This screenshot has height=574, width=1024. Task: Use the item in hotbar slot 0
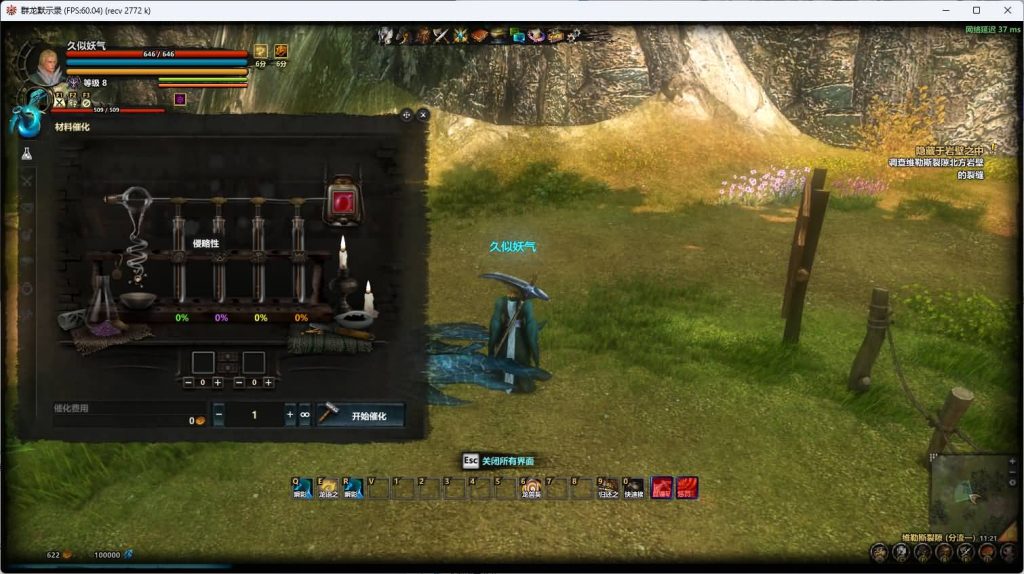click(633, 488)
